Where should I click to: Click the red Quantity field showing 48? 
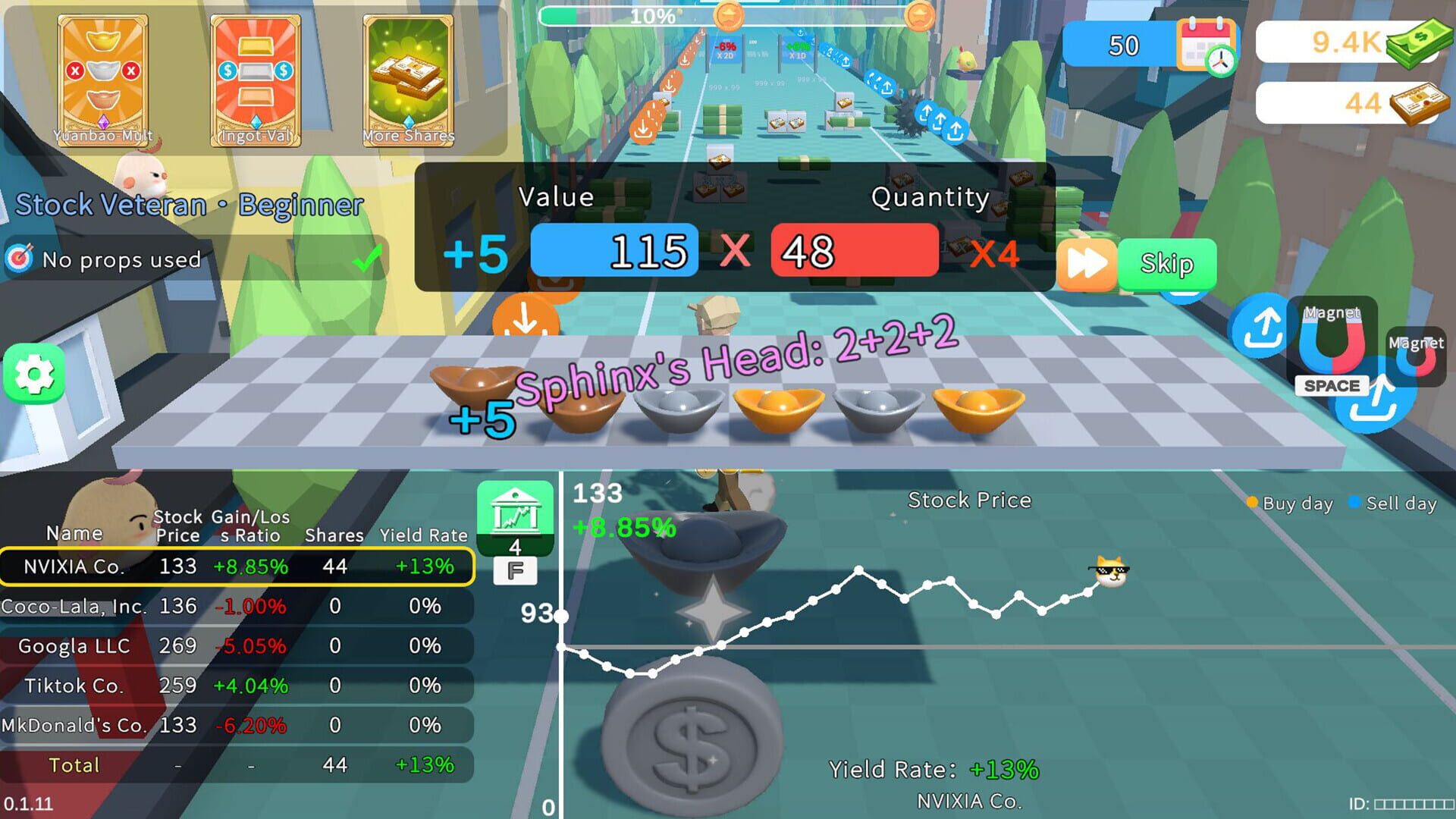855,250
